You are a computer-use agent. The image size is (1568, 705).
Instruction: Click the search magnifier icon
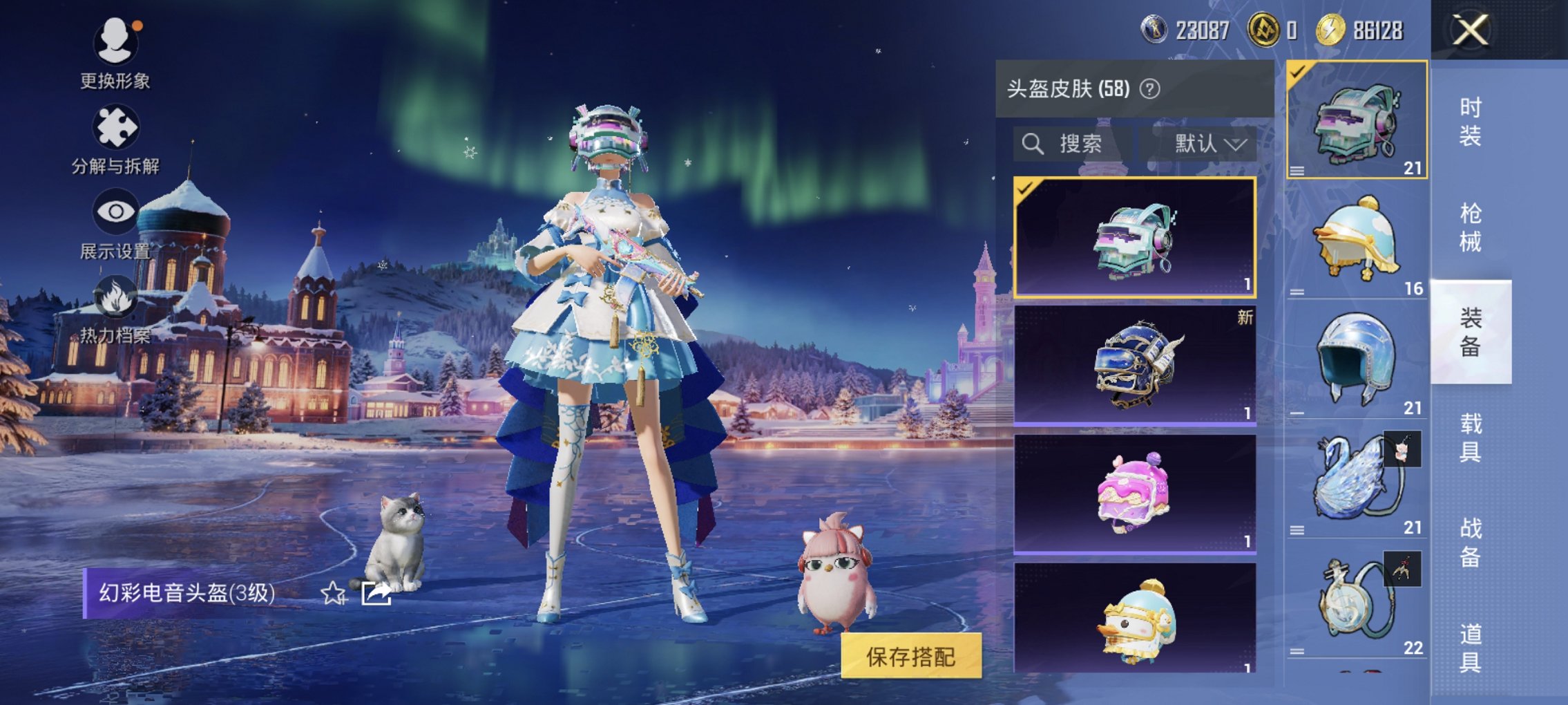pyautogui.click(x=1033, y=144)
